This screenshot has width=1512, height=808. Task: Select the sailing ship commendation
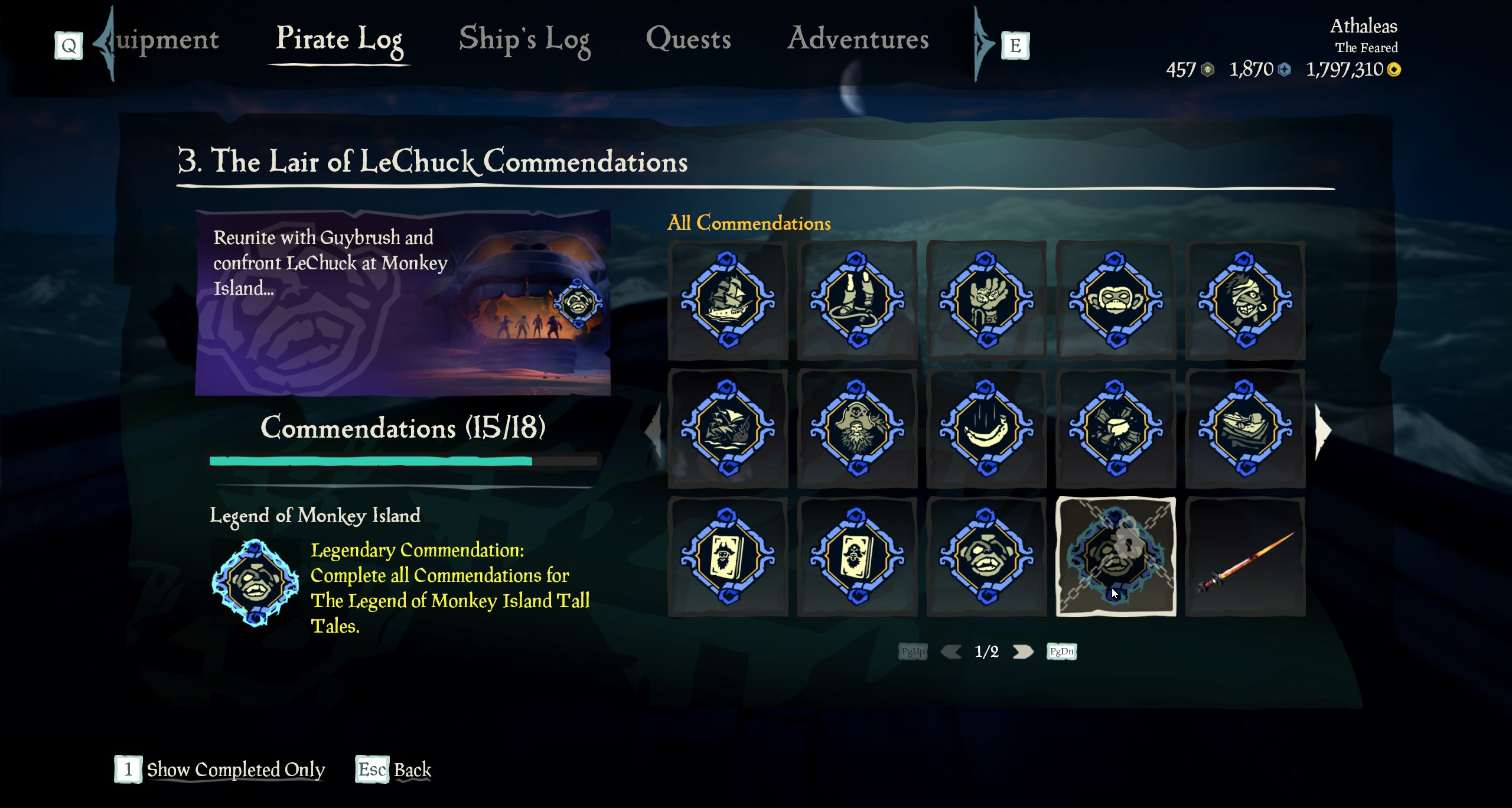(x=728, y=300)
